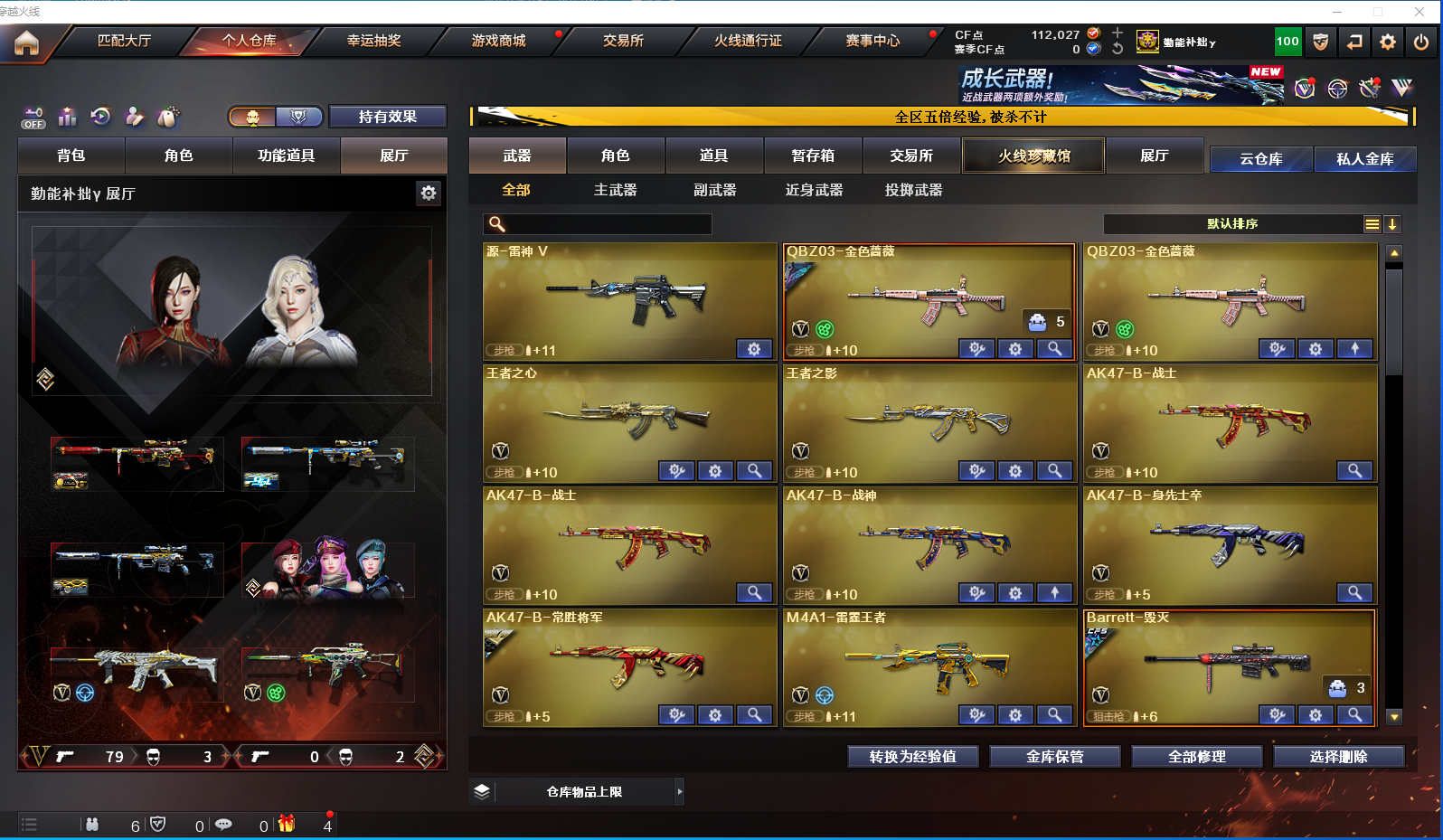Screen dimensions: 1443x840
Task: Filter weapons by 主武器
Action: [x=615, y=190]
